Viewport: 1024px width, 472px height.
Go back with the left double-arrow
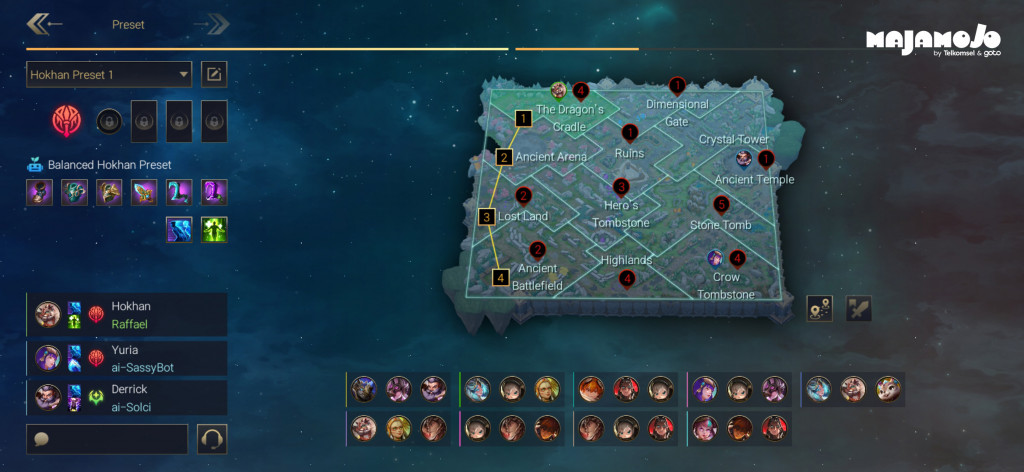tap(44, 24)
